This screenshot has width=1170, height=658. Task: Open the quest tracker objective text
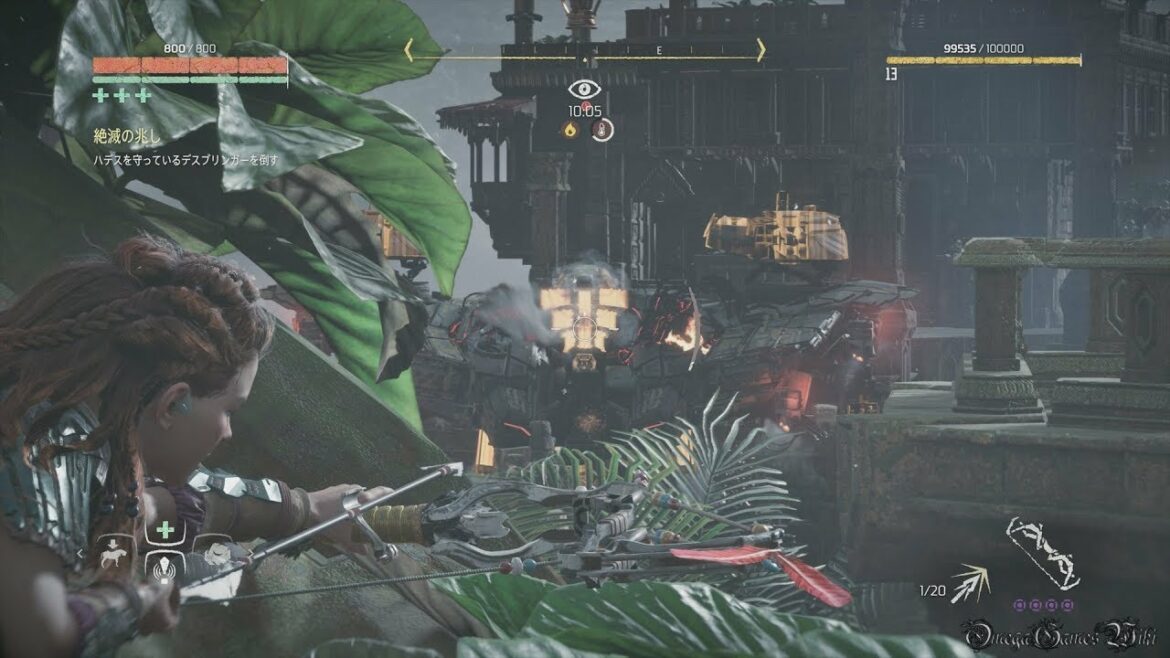point(185,160)
